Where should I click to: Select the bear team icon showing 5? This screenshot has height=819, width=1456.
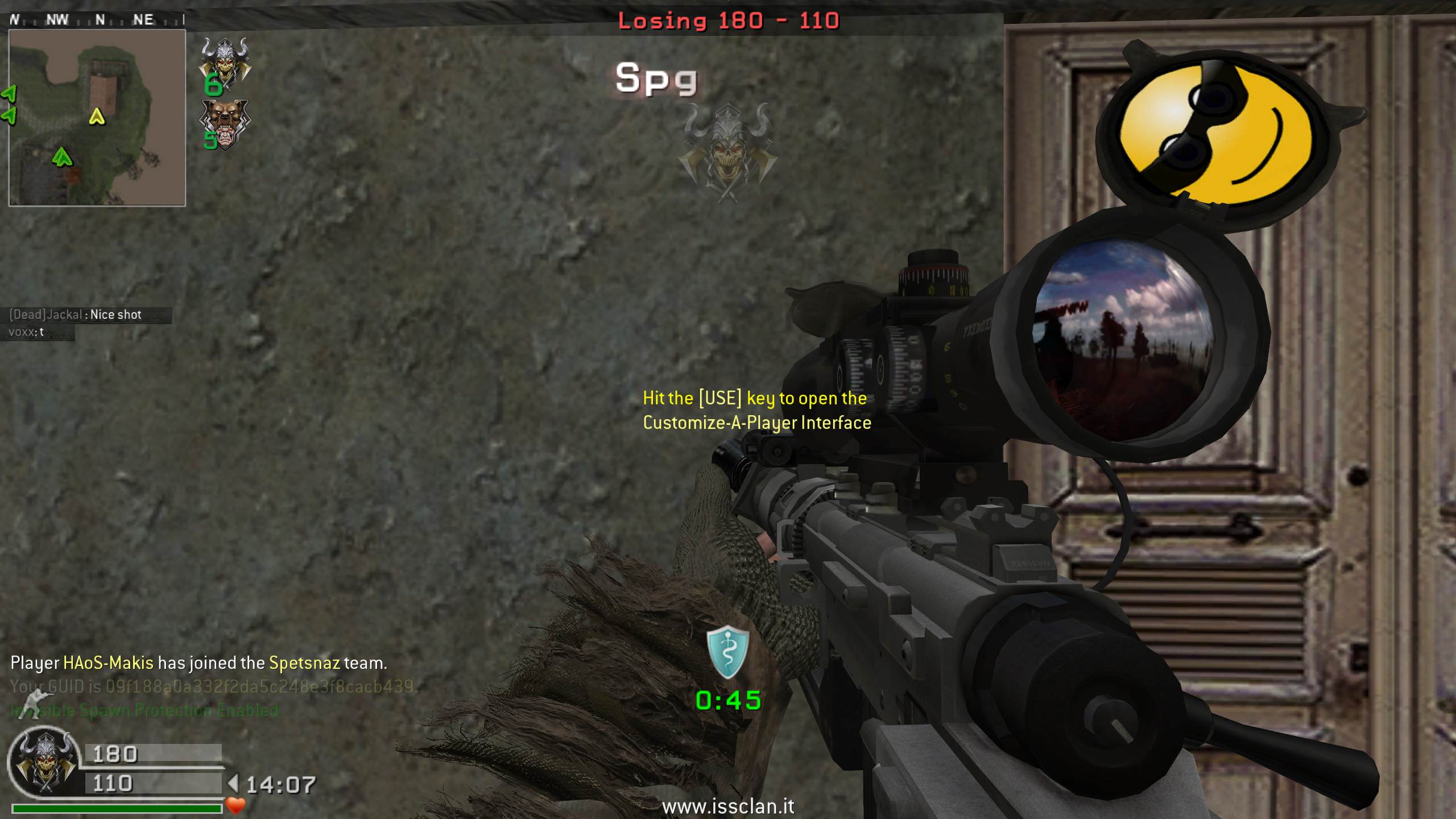[225, 125]
